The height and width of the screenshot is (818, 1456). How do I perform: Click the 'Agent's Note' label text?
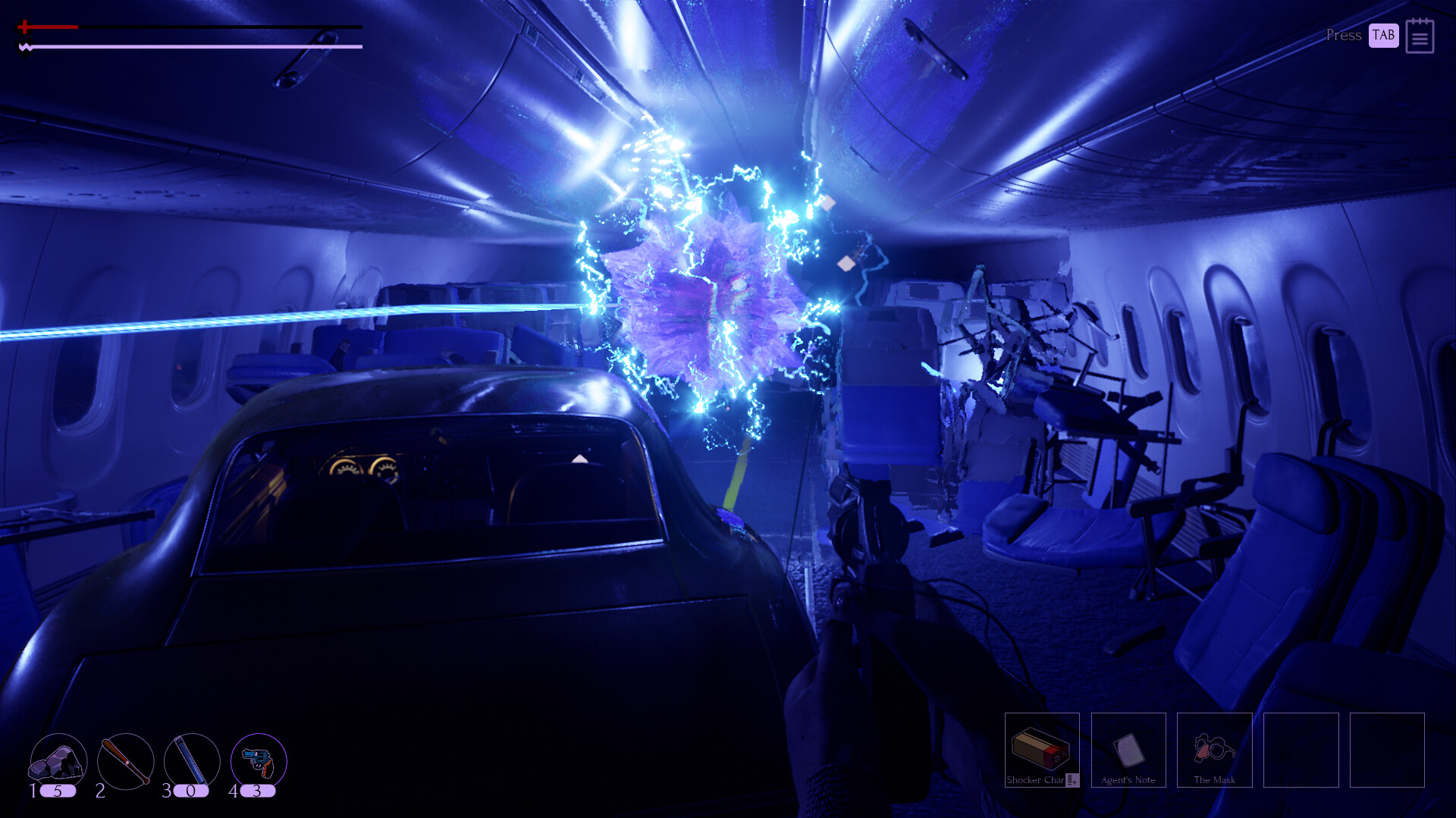1128,779
